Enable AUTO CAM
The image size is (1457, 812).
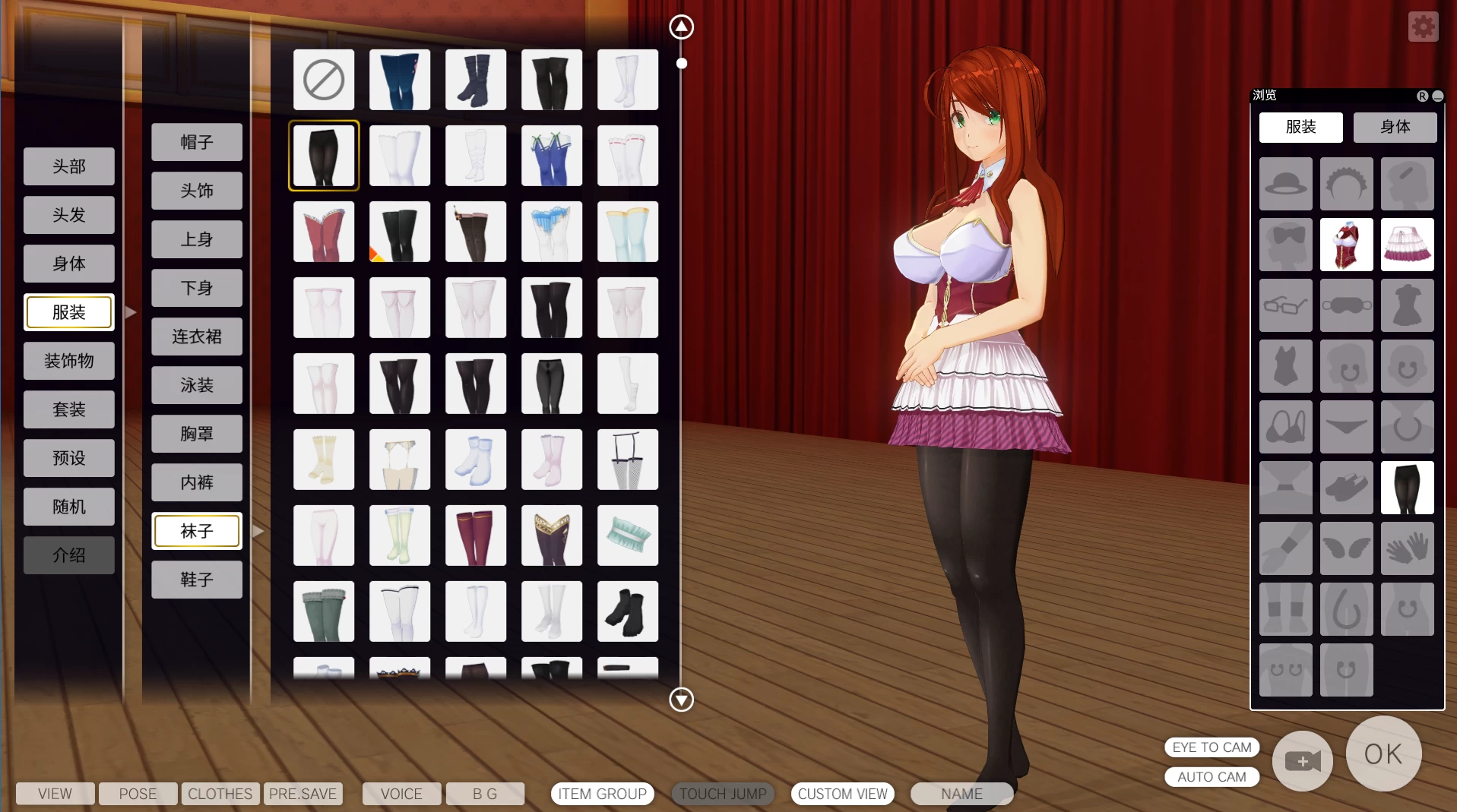pyautogui.click(x=1212, y=776)
